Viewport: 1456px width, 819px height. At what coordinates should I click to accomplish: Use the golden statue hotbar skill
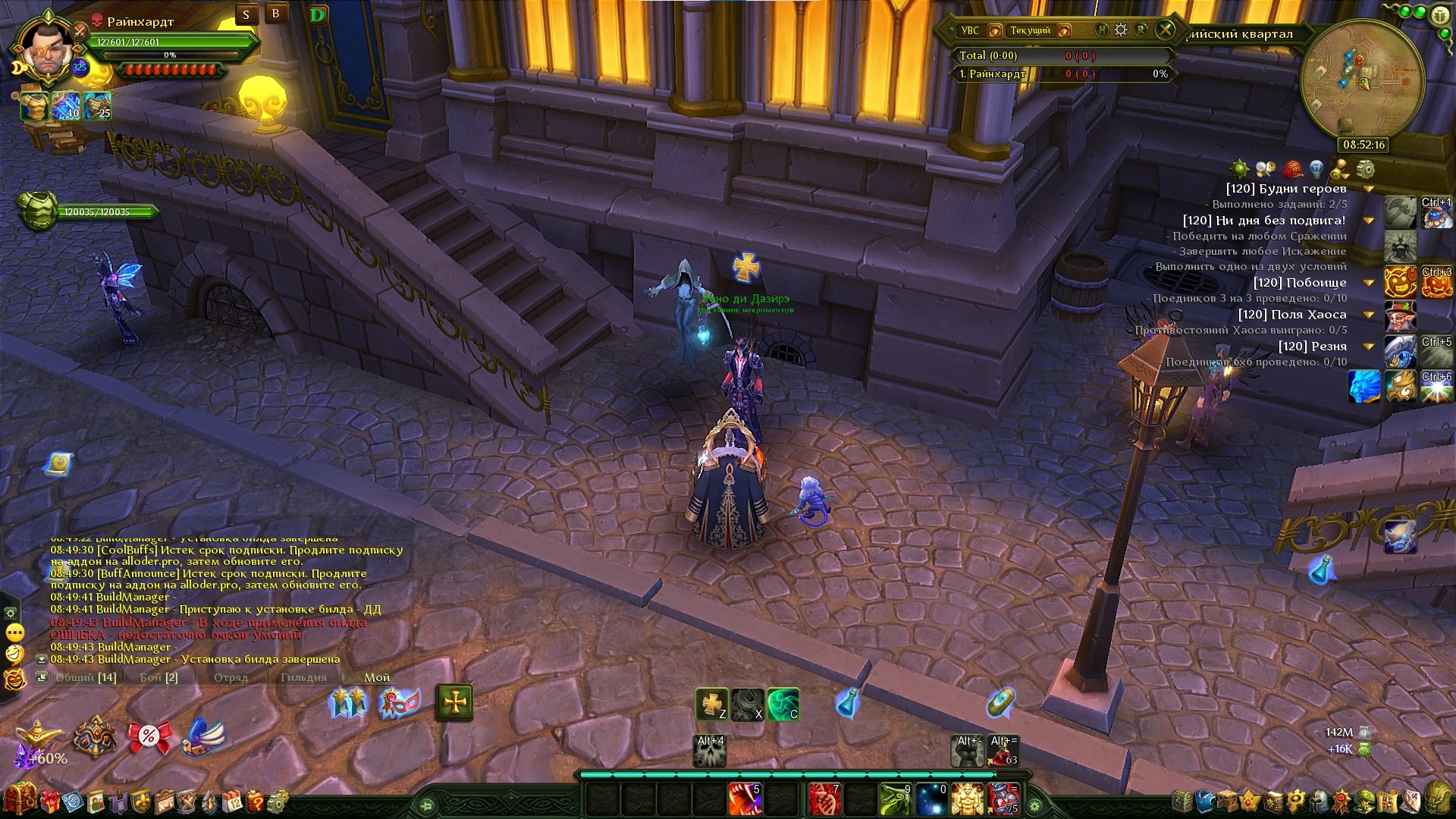[x=967, y=800]
